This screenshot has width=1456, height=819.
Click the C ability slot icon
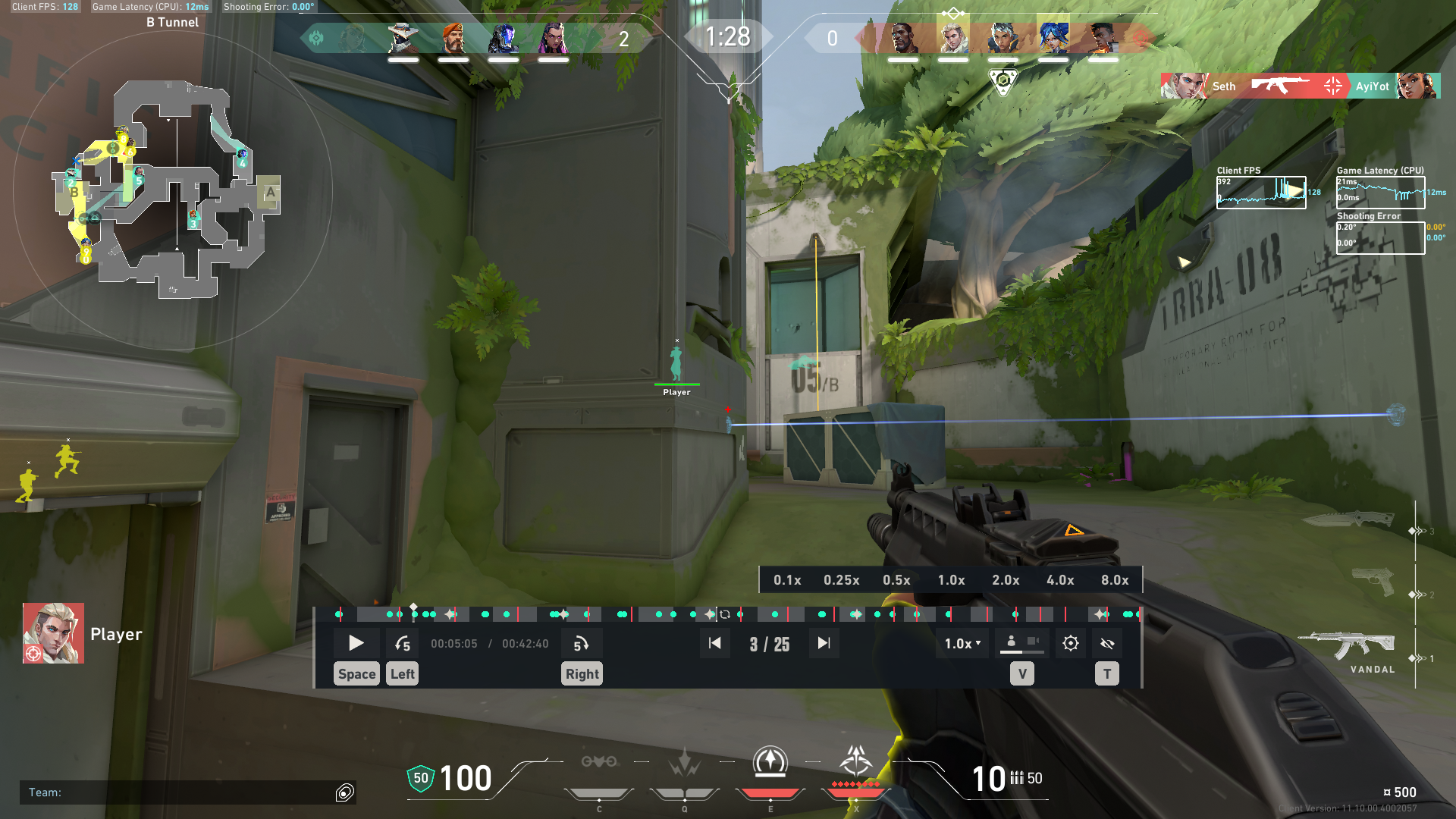pos(599,762)
